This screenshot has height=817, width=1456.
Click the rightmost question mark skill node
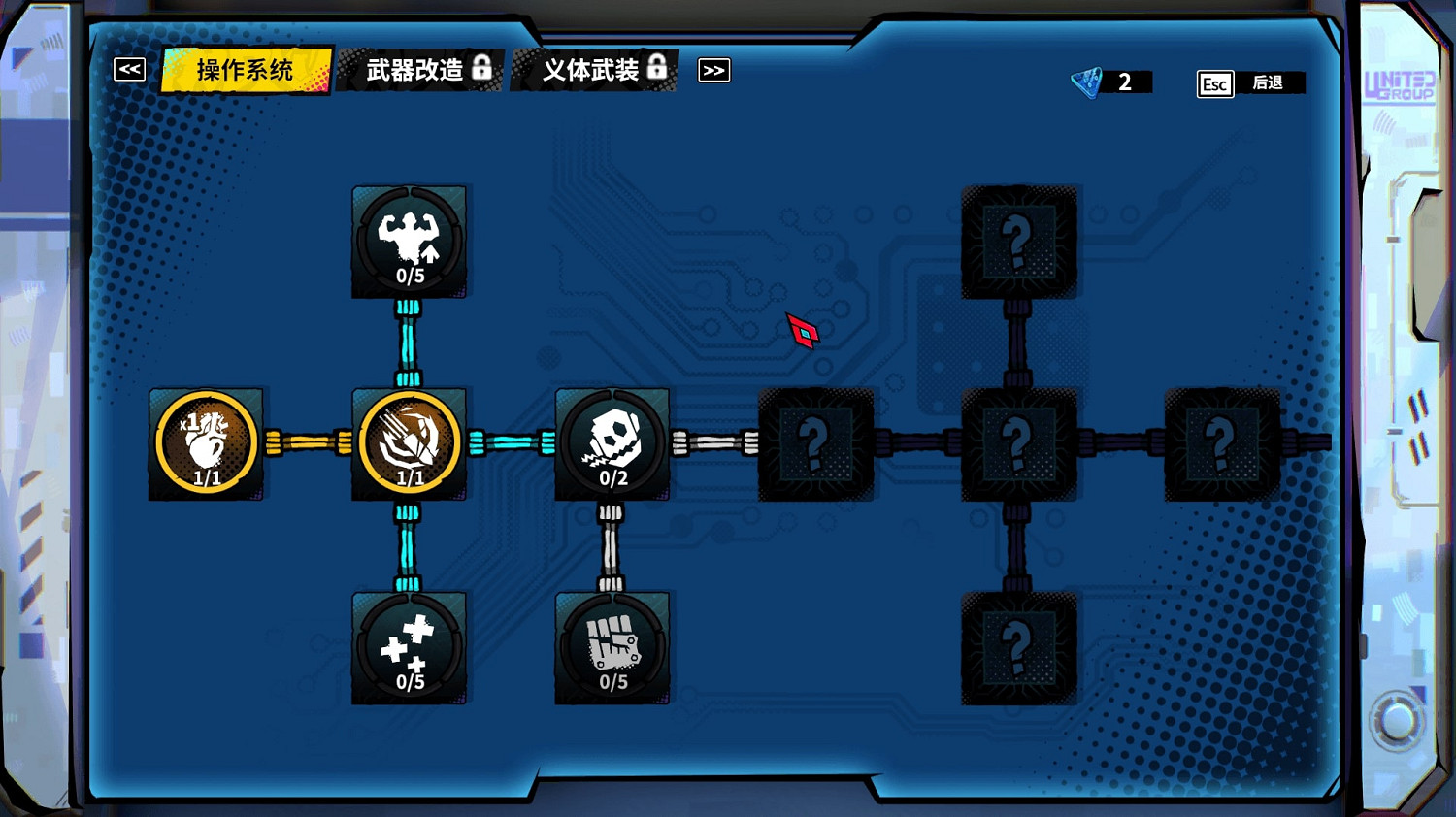(x=1221, y=444)
